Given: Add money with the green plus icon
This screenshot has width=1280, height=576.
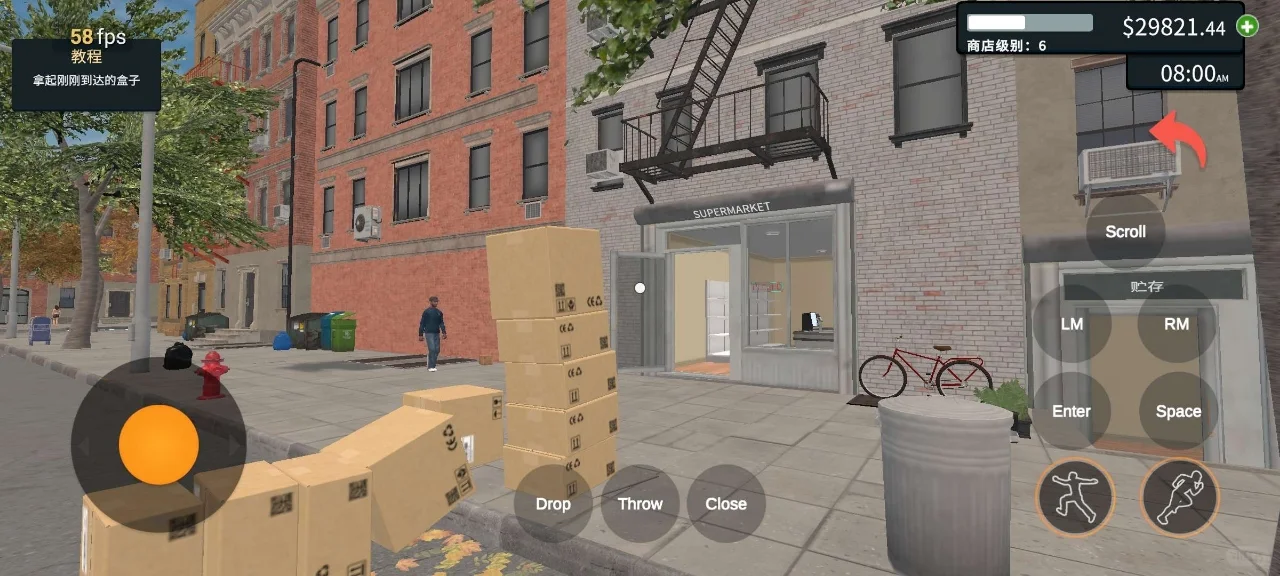Looking at the screenshot, I should click(x=1247, y=27).
